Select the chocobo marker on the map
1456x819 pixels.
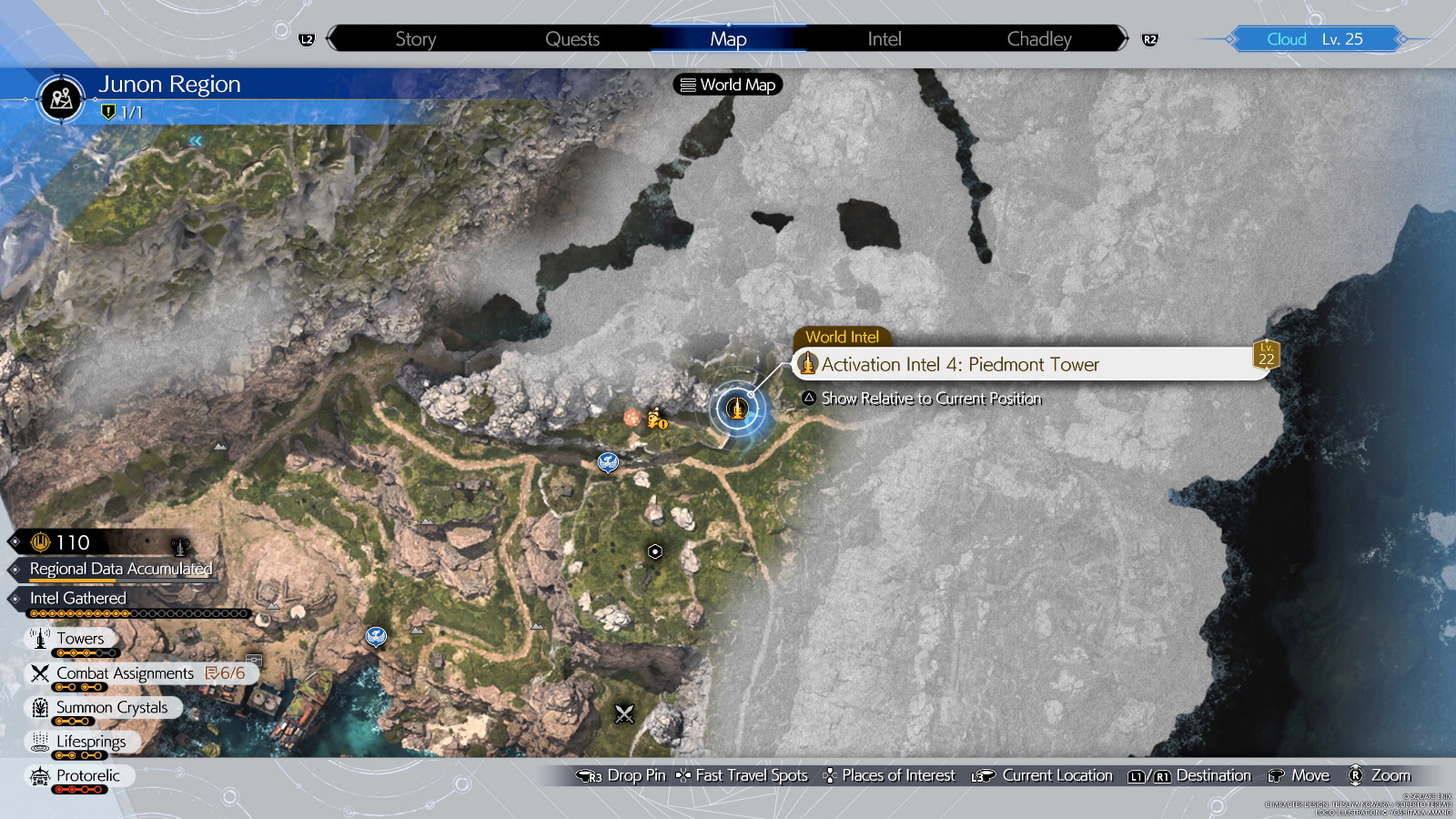[x=656, y=419]
